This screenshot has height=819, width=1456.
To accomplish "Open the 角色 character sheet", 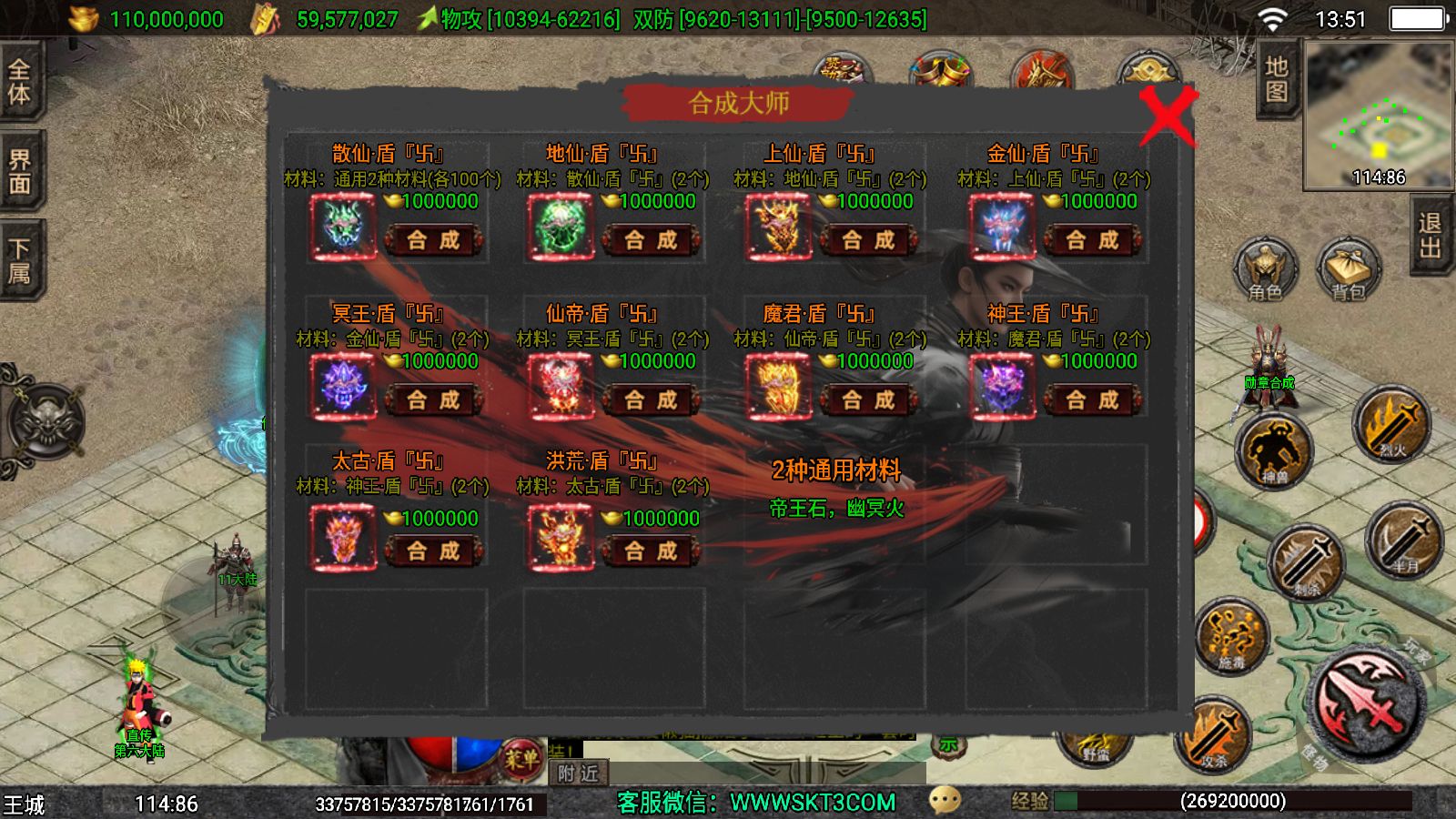I will pyautogui.click(x=1265, y=270).
